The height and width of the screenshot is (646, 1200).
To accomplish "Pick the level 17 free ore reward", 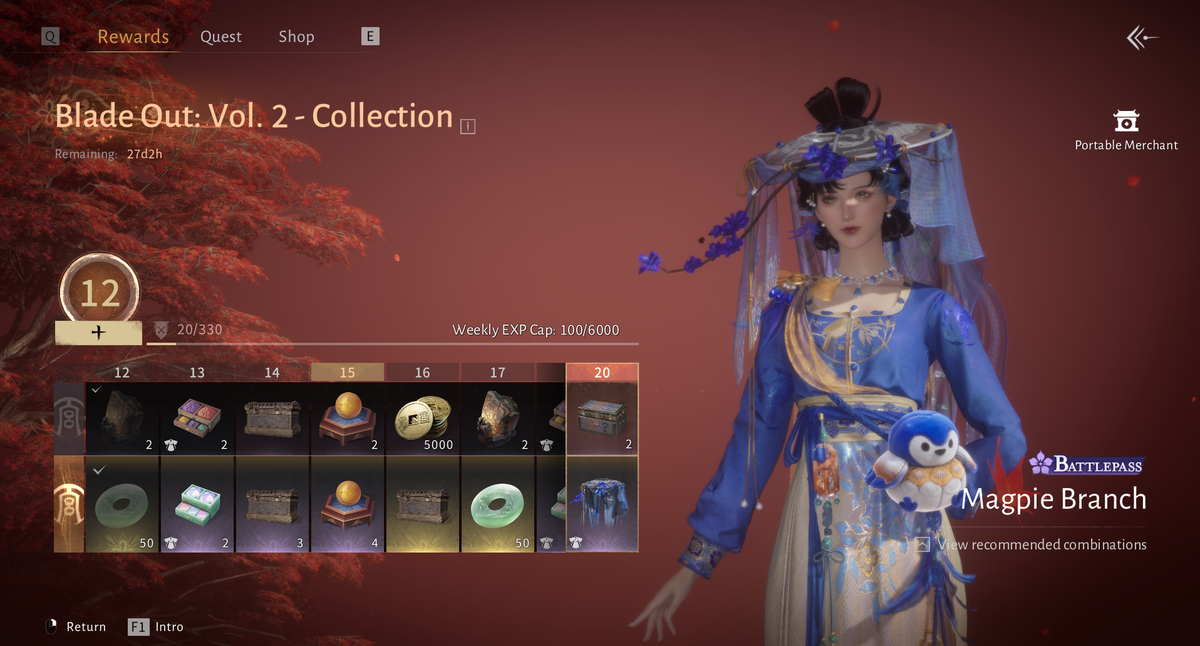I will pos(498,418).
